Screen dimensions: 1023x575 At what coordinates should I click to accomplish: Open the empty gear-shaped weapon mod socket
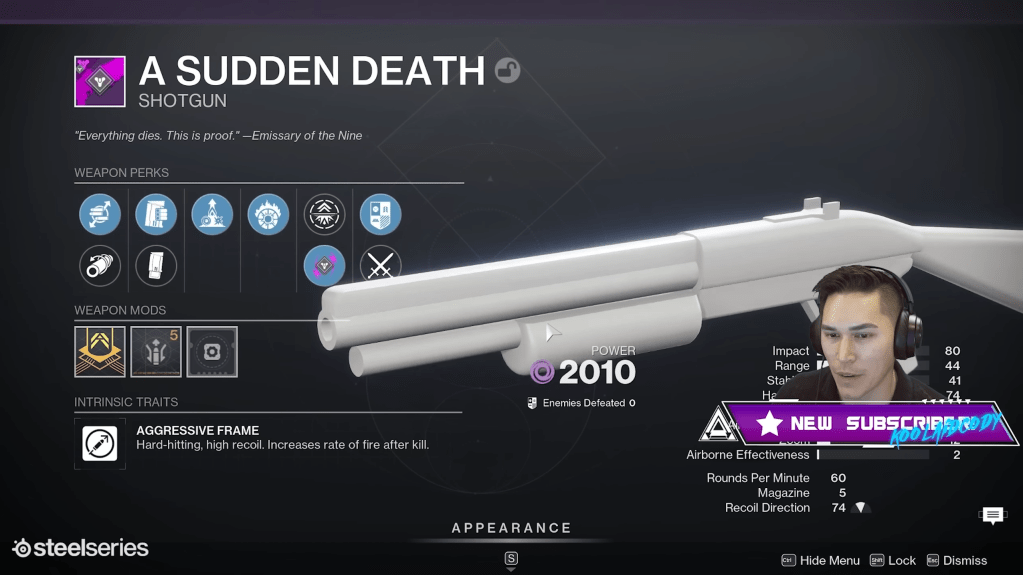point(212,352)
